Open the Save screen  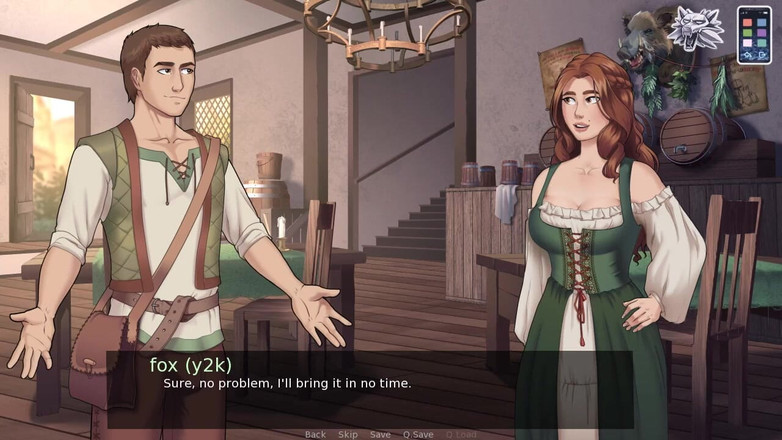[380, 434]
